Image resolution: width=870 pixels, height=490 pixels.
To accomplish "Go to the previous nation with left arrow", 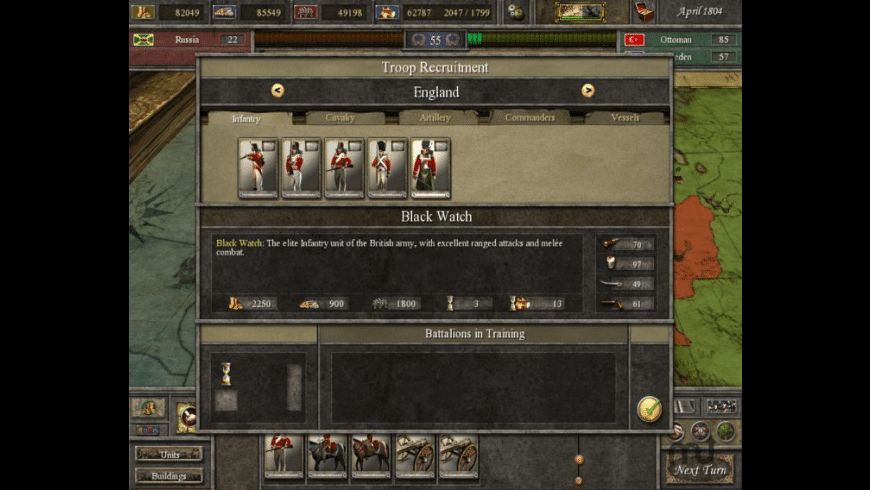I will pyautogui.click(x=277, y=90).
